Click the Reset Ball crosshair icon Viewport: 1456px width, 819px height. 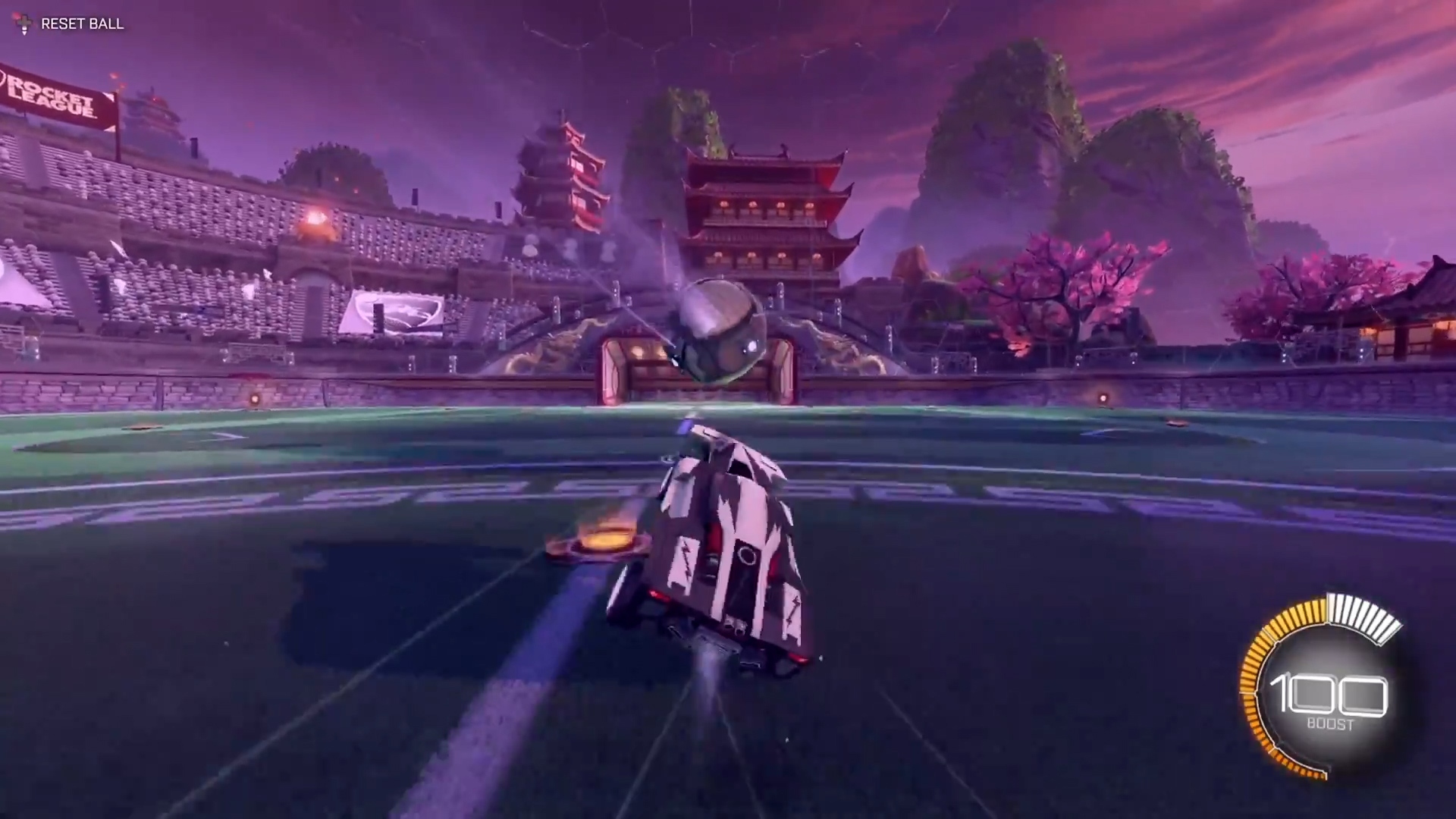[x=25, y=24]
